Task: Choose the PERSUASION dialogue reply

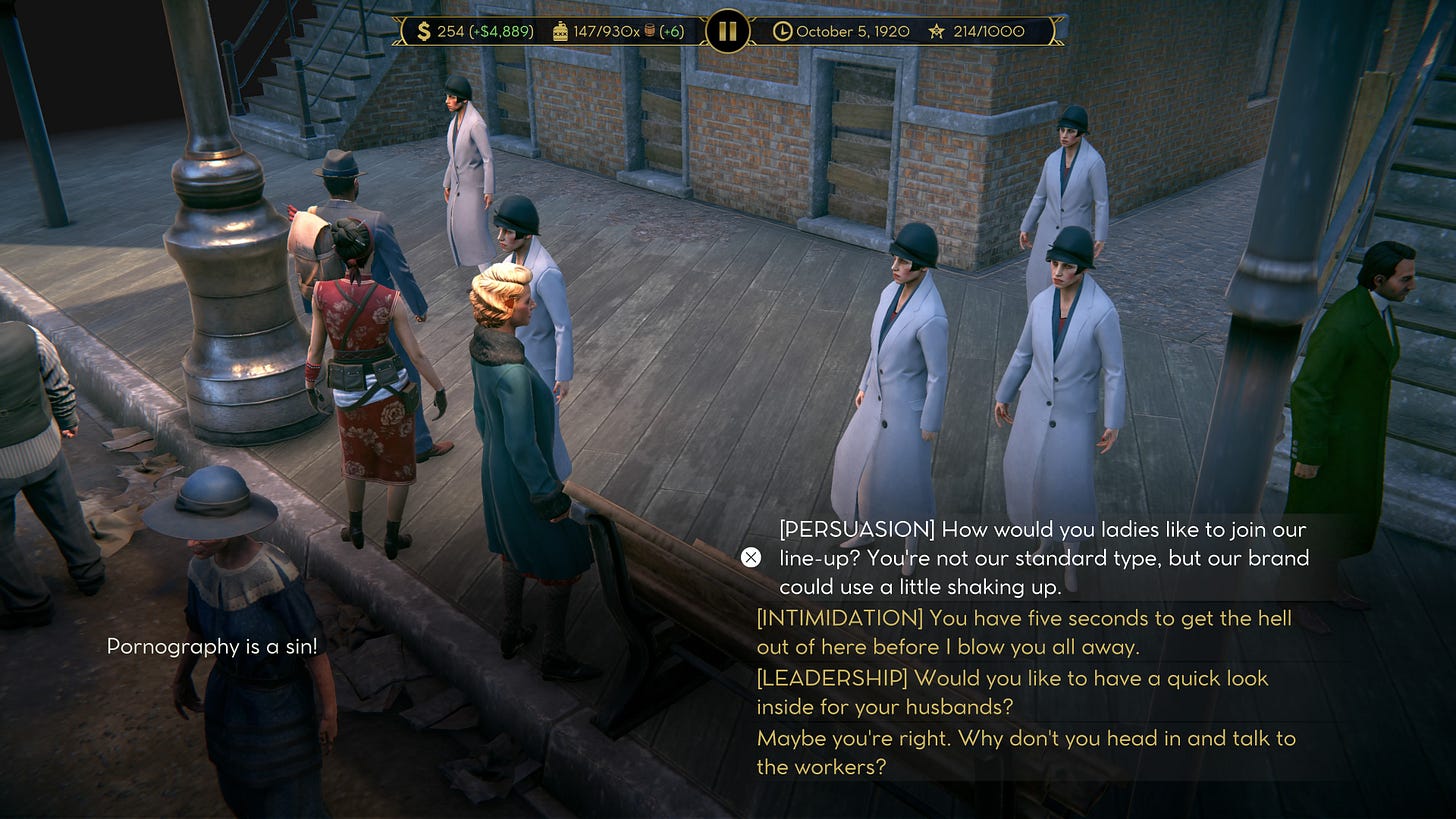Action: pos(1042,558)
